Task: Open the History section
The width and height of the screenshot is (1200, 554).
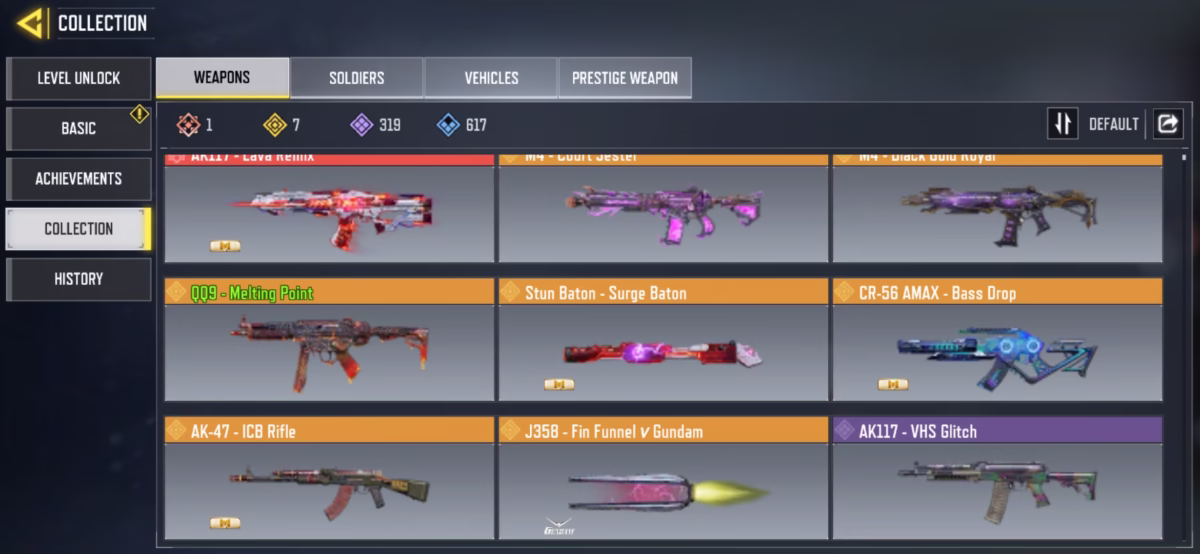Action: point(78,279)
